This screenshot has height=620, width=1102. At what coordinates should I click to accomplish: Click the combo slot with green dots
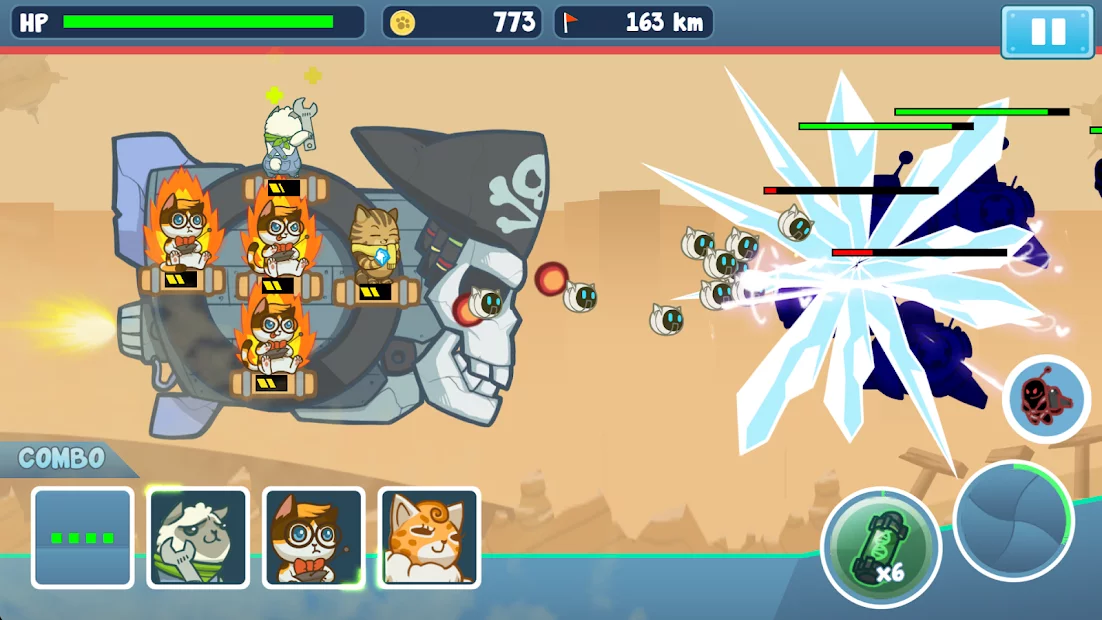tap(82, 537)
